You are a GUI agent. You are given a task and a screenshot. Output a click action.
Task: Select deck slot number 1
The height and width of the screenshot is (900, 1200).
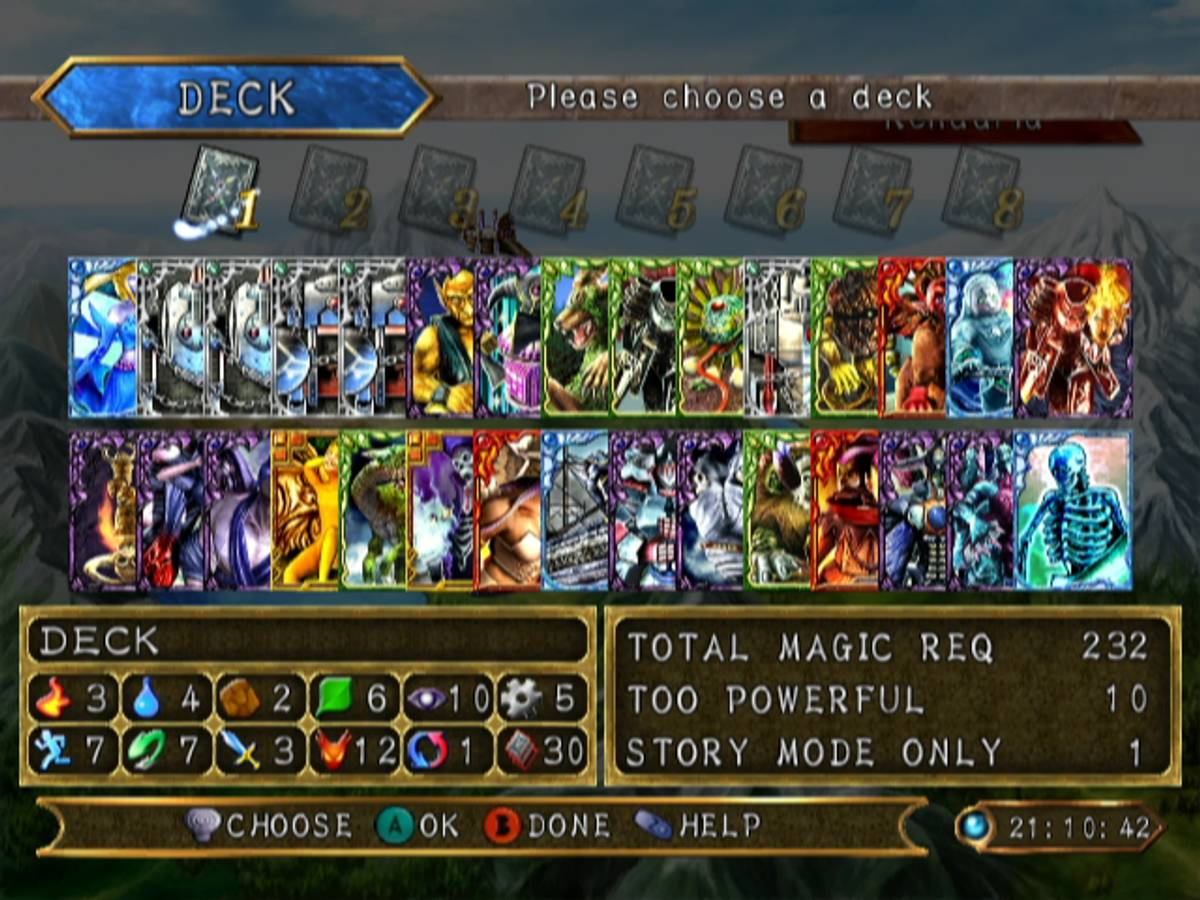[x=213, y=190]
